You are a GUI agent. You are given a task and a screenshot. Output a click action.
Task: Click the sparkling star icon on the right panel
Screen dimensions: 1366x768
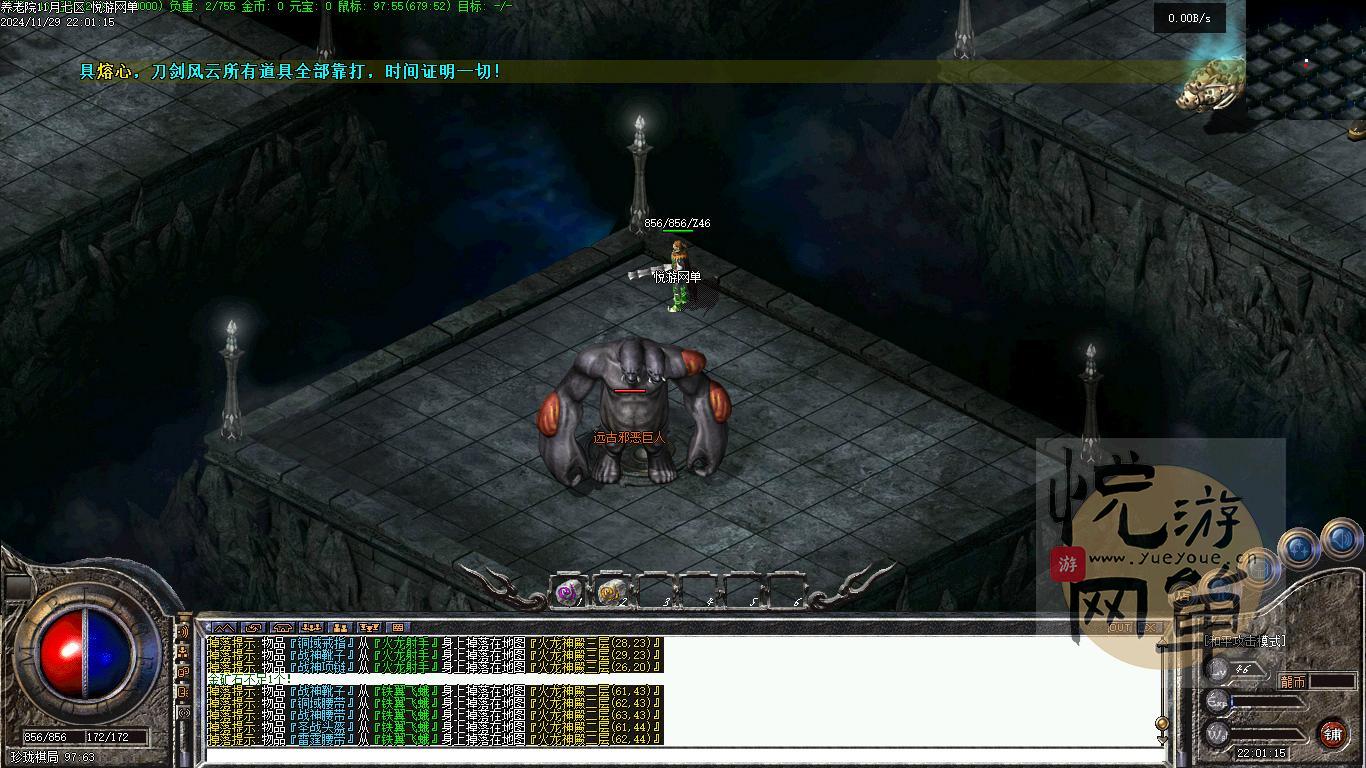click(x=1298, y=546)
